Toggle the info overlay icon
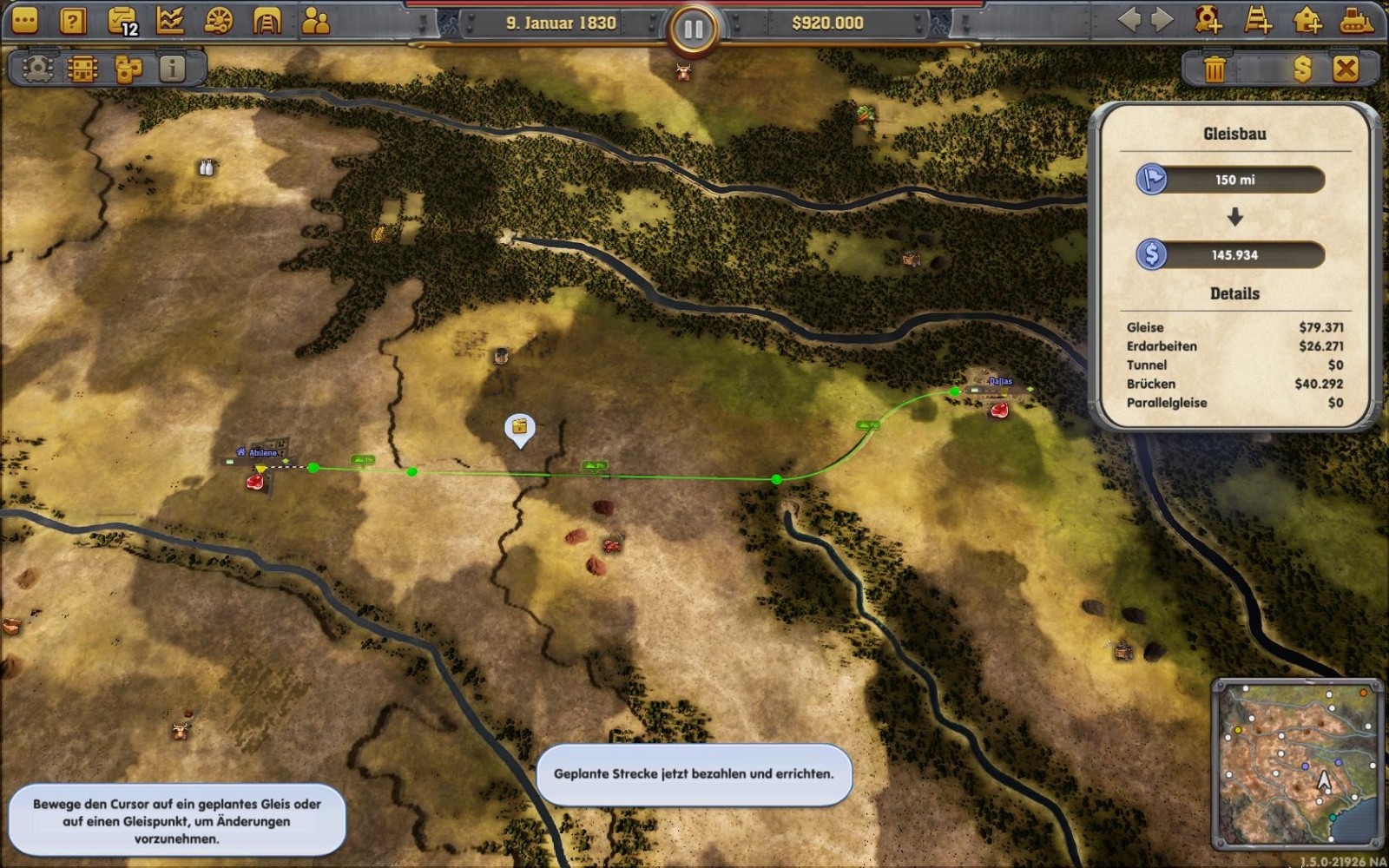 coord(173,69)
